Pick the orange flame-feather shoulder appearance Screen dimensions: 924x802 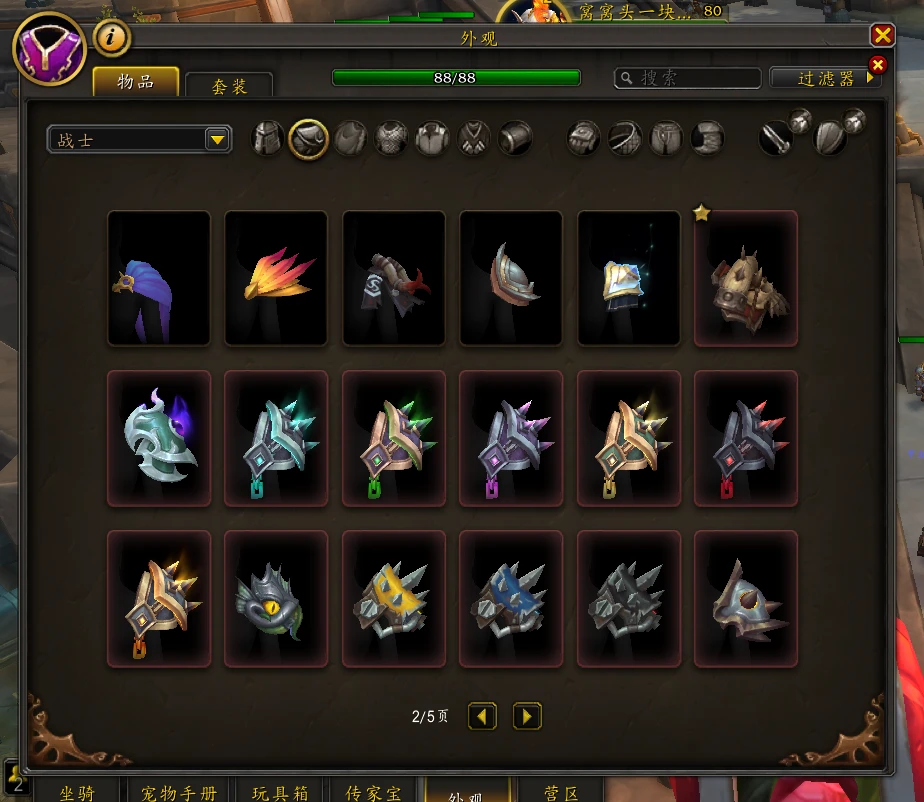coord(276,279)
